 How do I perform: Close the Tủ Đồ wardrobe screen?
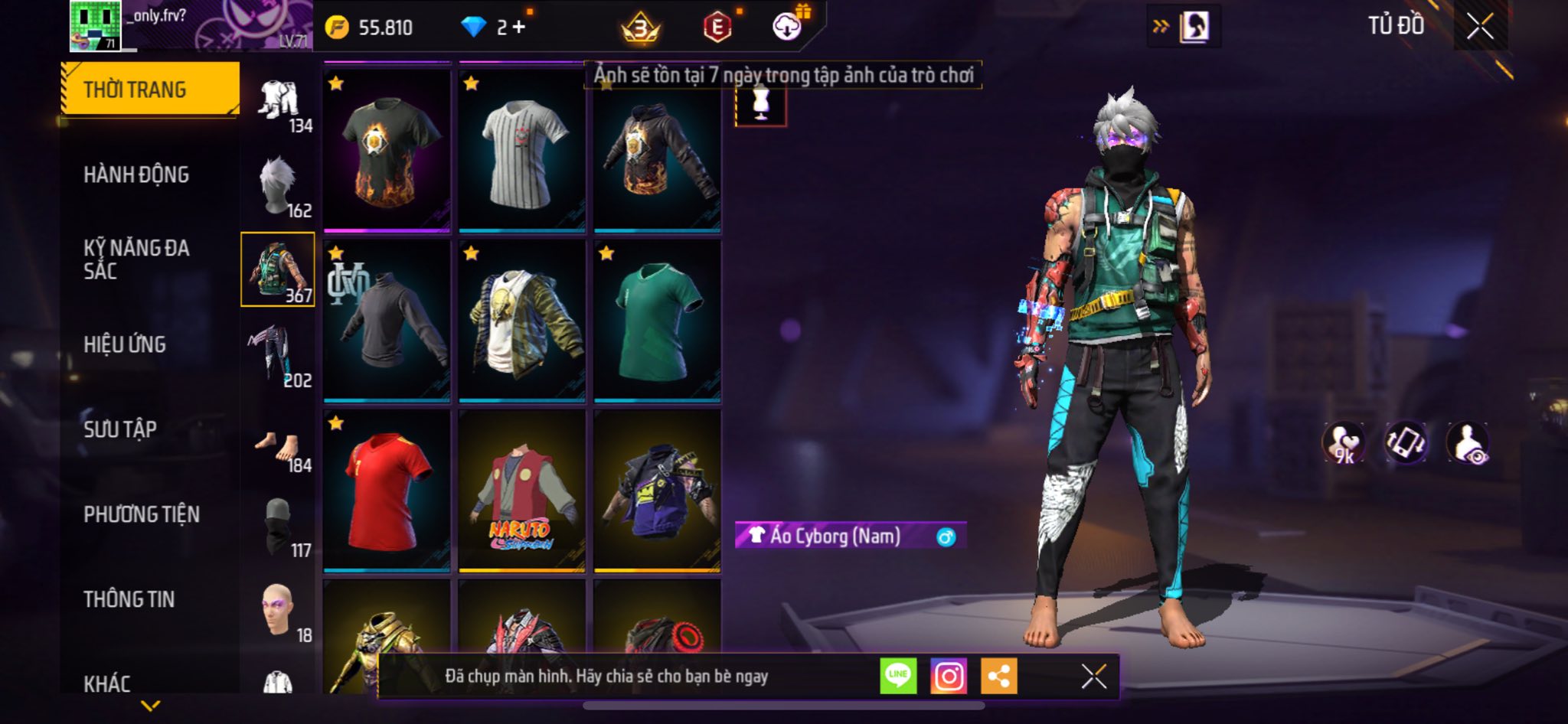1480,27
